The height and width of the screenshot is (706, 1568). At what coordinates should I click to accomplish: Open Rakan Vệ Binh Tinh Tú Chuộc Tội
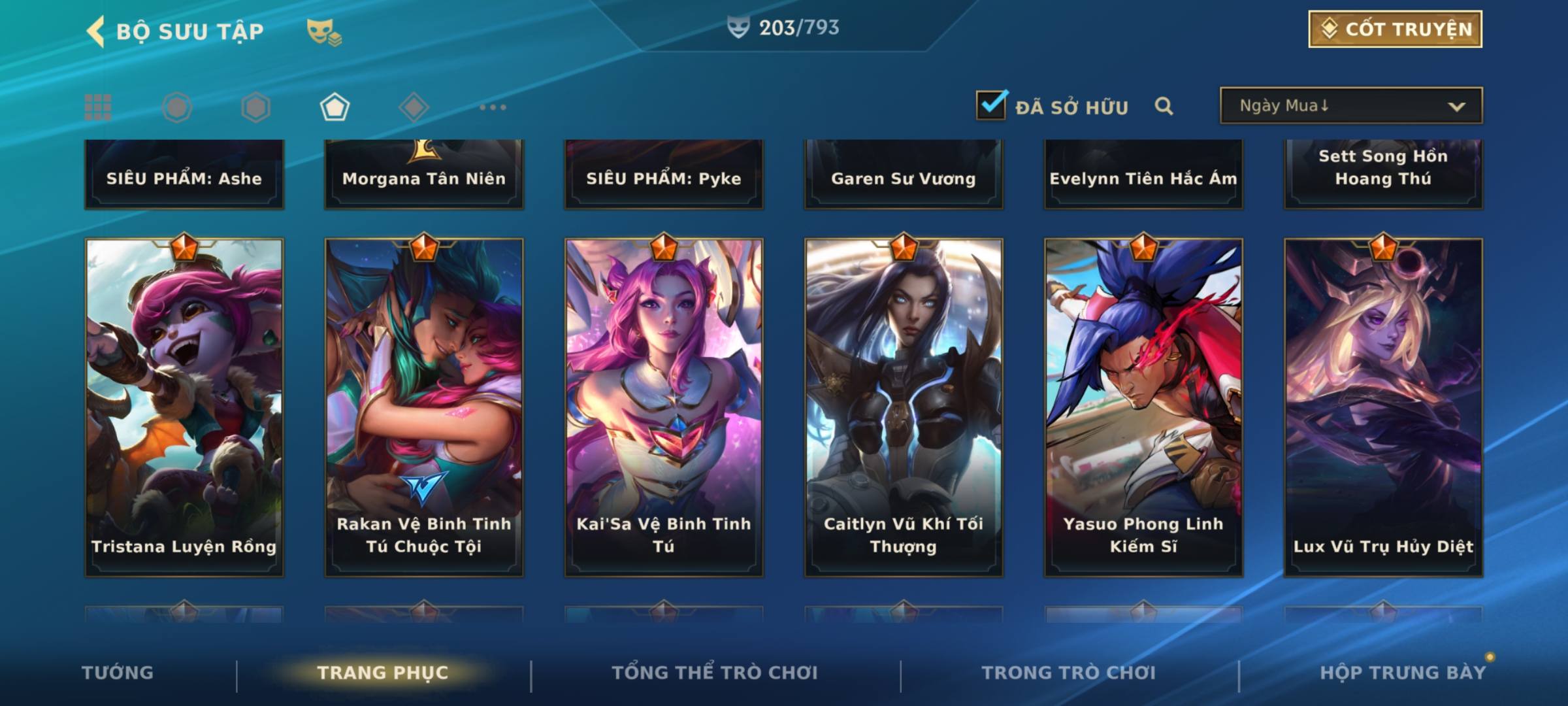click(x=424, y=407)
